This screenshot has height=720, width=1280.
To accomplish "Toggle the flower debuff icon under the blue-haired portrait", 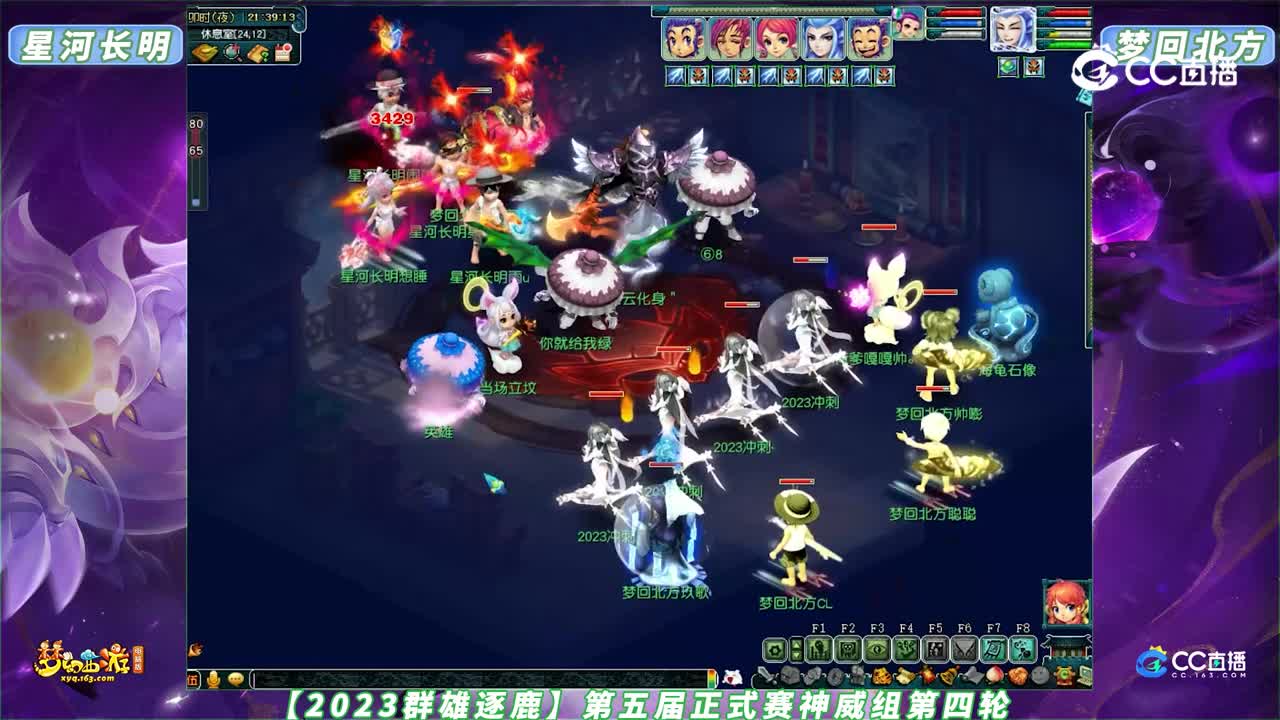I will click(838, 76).
